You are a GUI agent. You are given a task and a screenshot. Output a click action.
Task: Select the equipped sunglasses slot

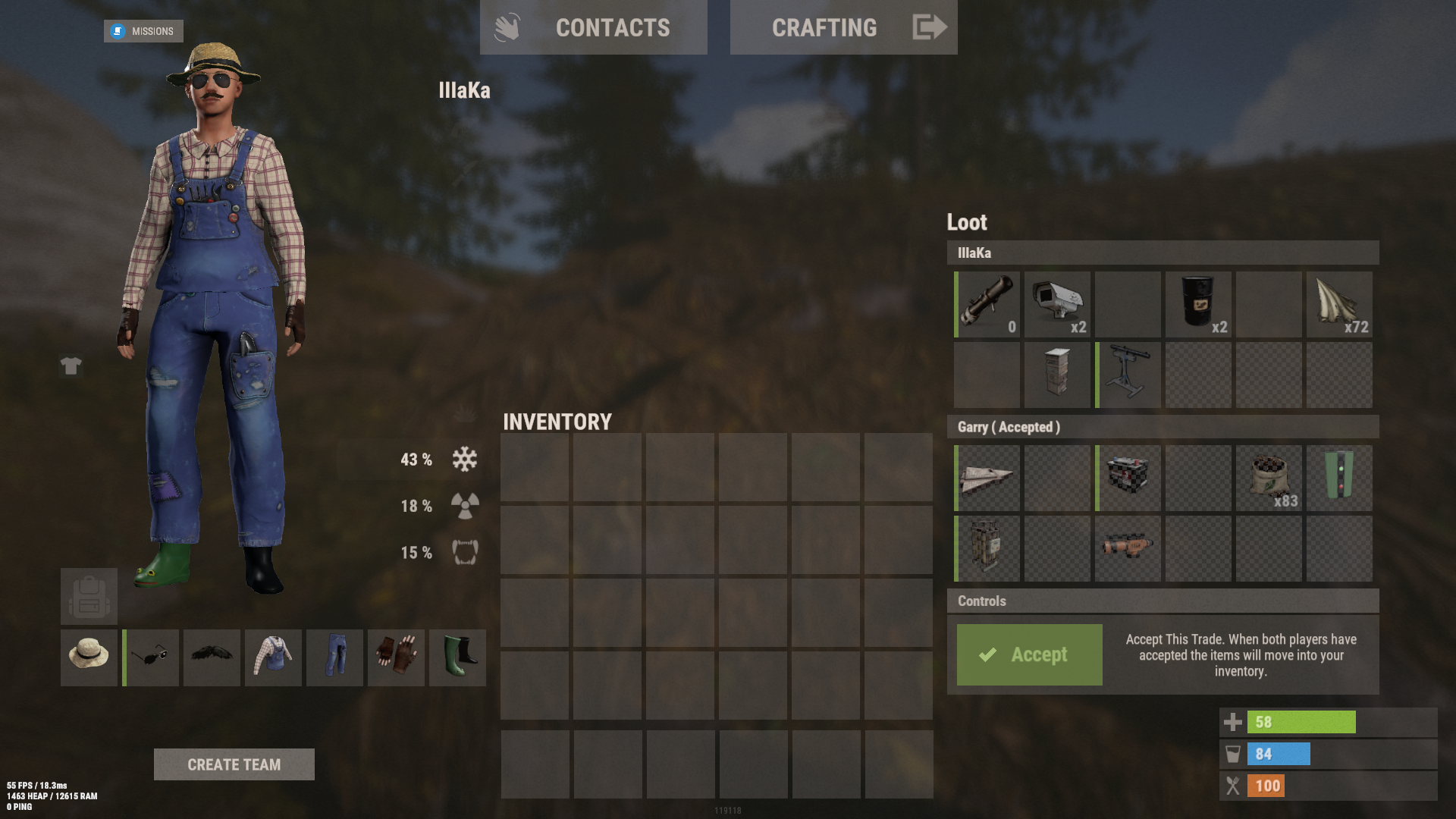(150, 657)
